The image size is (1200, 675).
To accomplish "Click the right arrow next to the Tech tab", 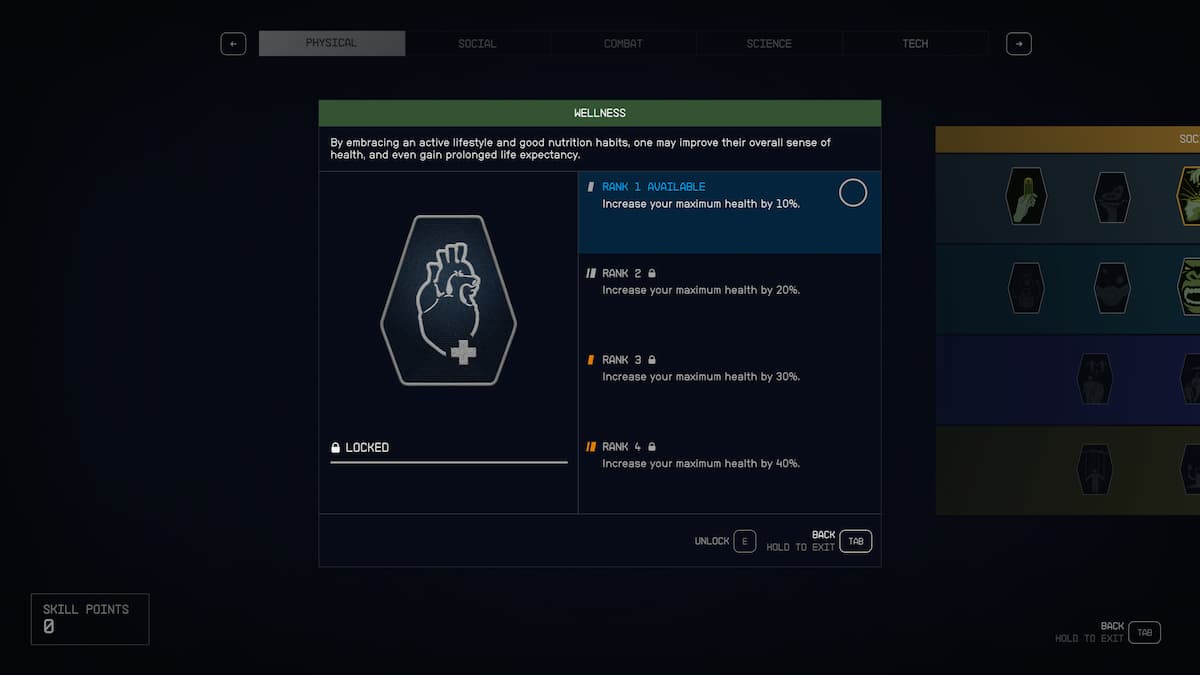I will coord(1018,44).
